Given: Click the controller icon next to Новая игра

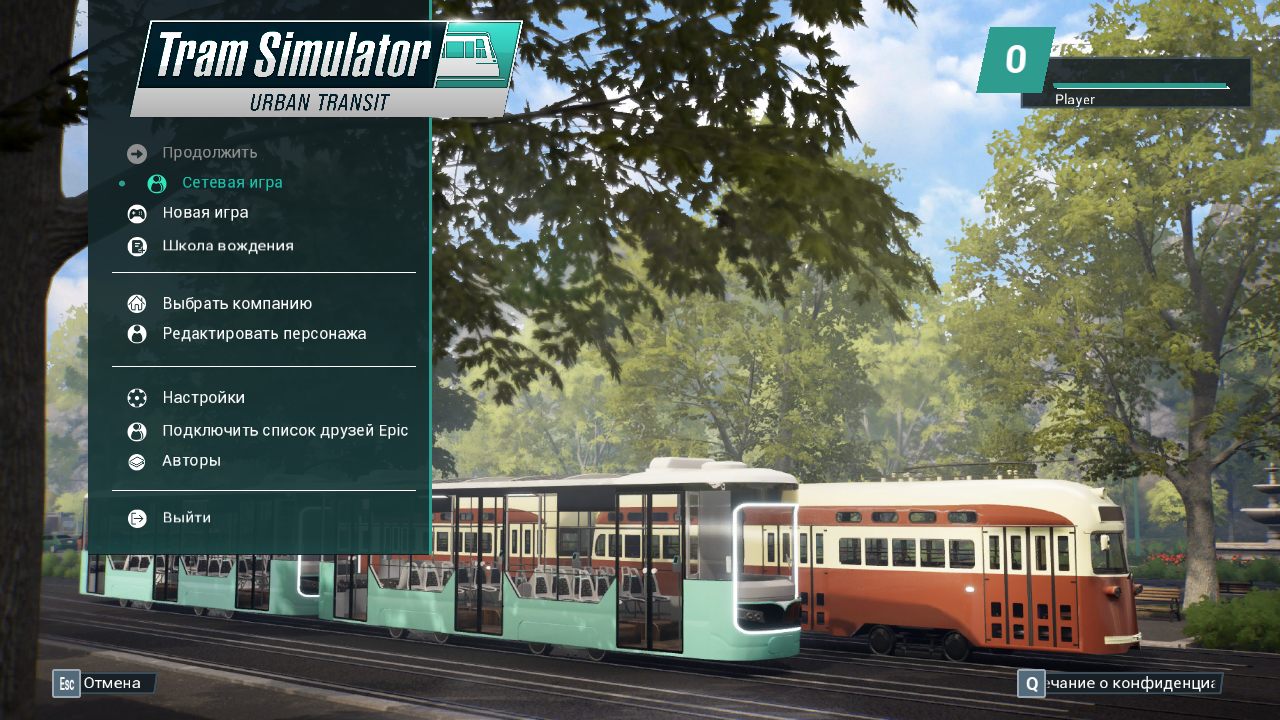Looking at the screenshot, I should click(137, 213).
